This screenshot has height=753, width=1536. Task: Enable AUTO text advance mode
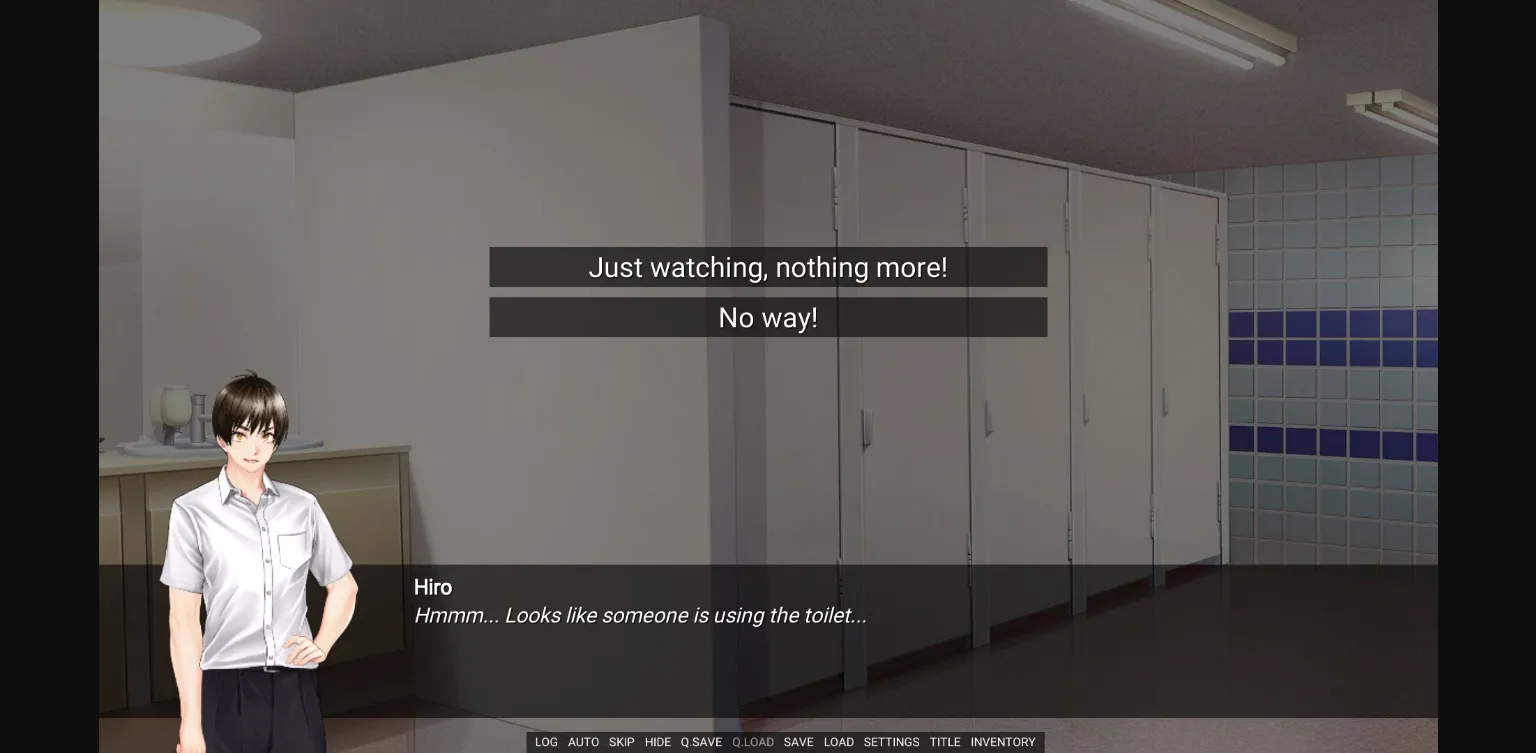point(583,742)
